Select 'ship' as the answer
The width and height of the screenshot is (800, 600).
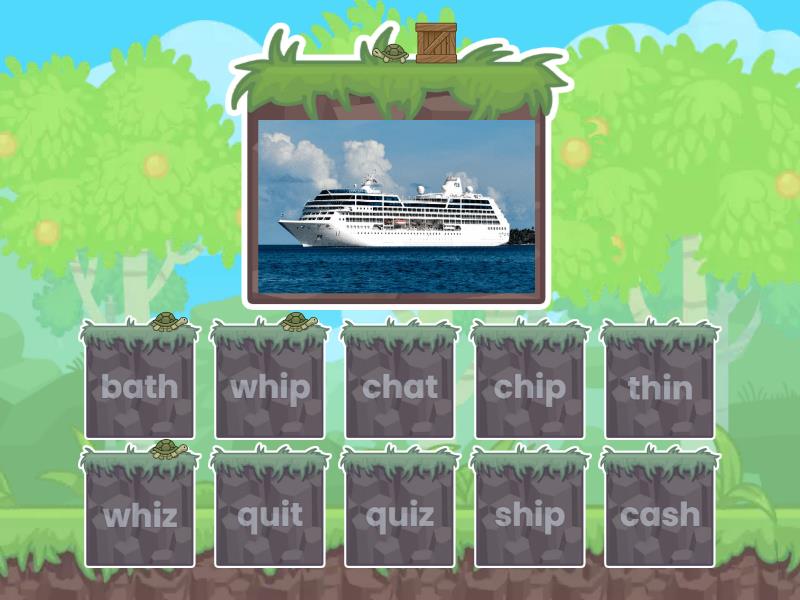pyautogui.click(x=530, y=514)
